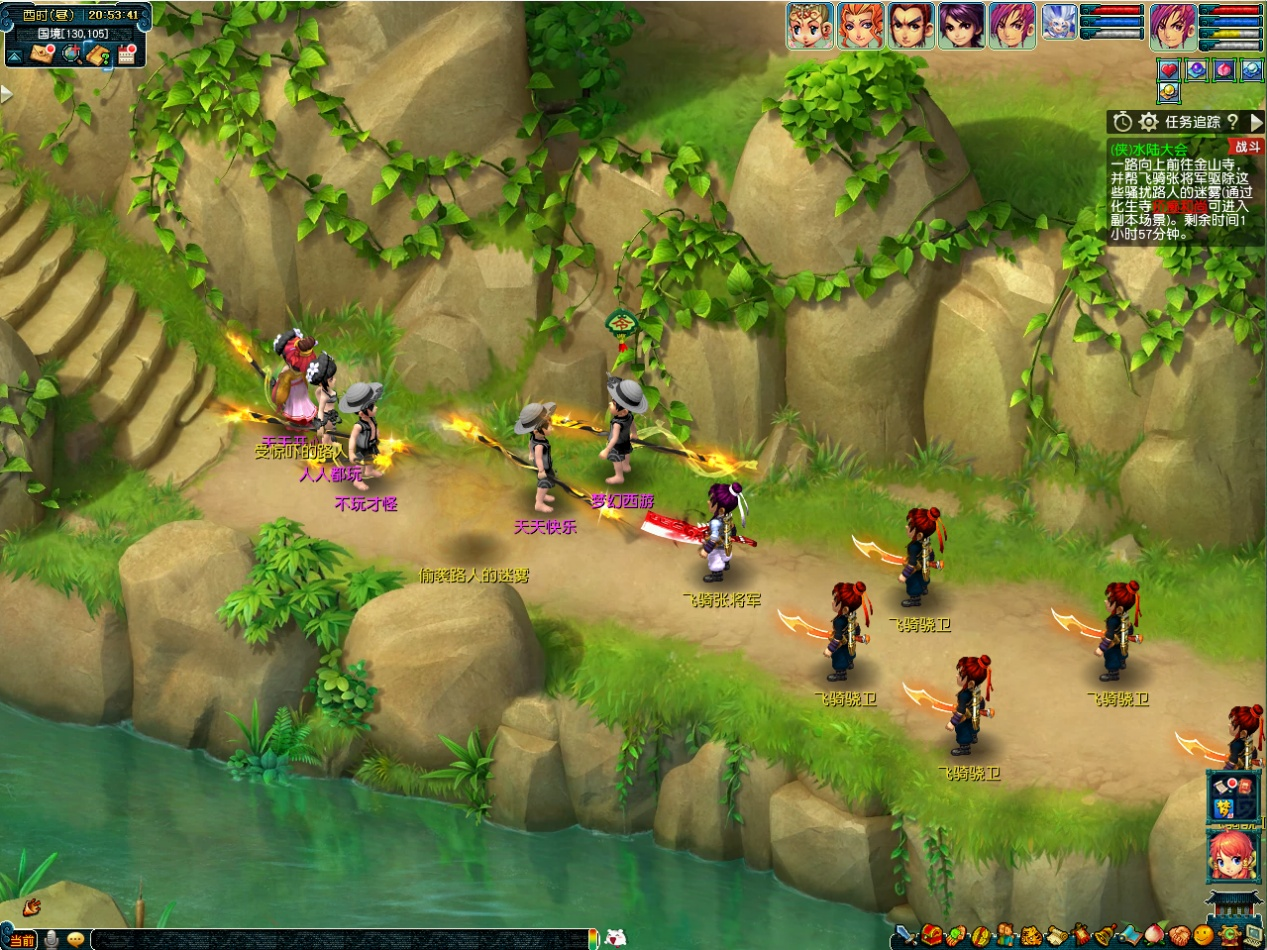Click the red-haired girl portrait
Viewport: 1267px width, 950px height.
pyautogui.click(x=1232, y=855)
